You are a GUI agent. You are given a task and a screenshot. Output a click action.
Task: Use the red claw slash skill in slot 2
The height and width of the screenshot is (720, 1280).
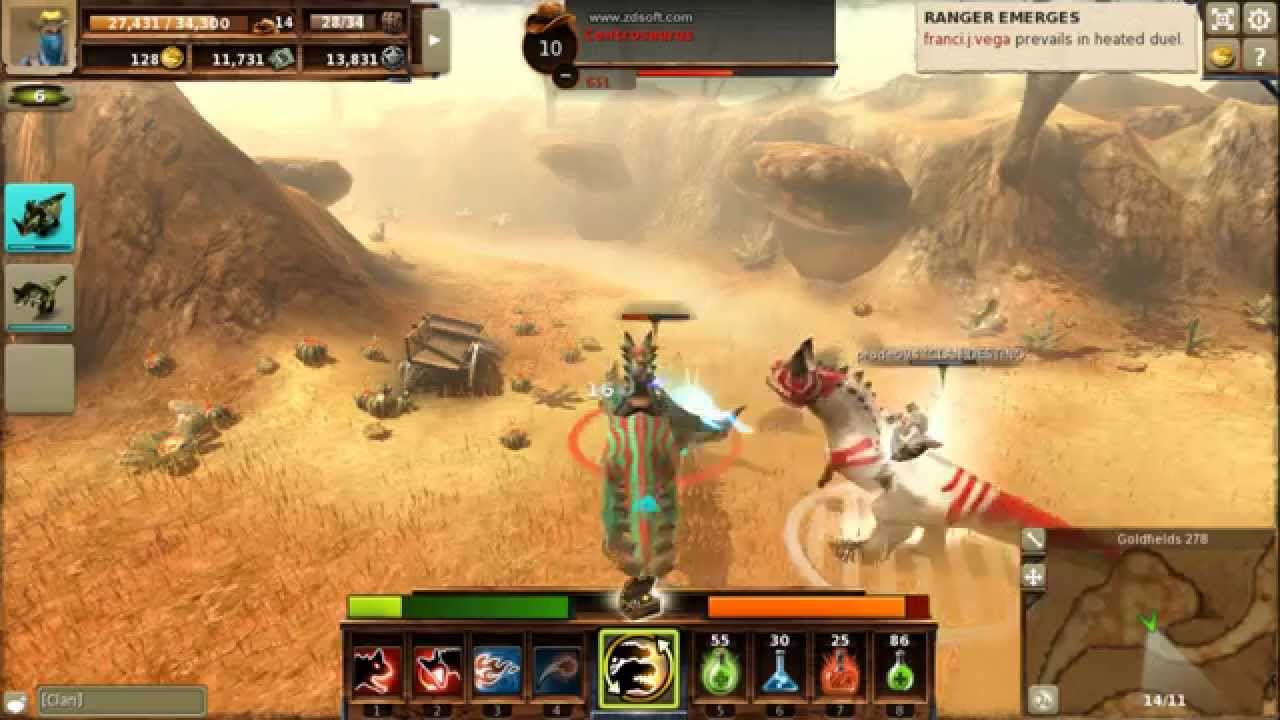[437, 669]
